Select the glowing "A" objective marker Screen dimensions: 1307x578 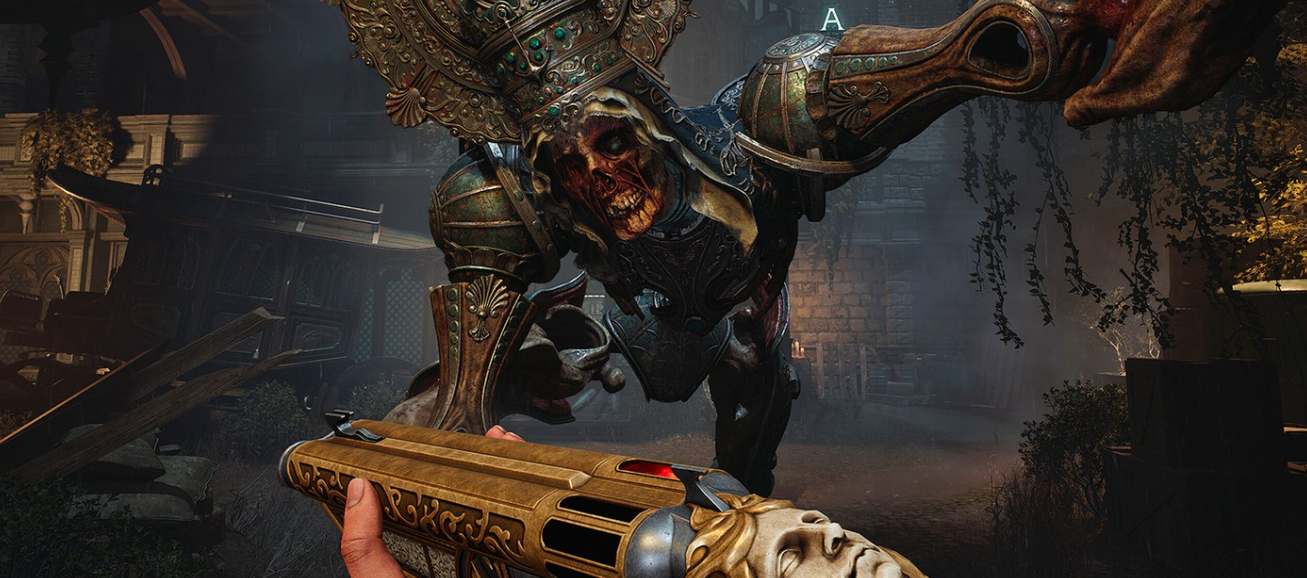(x=831, y=19)
